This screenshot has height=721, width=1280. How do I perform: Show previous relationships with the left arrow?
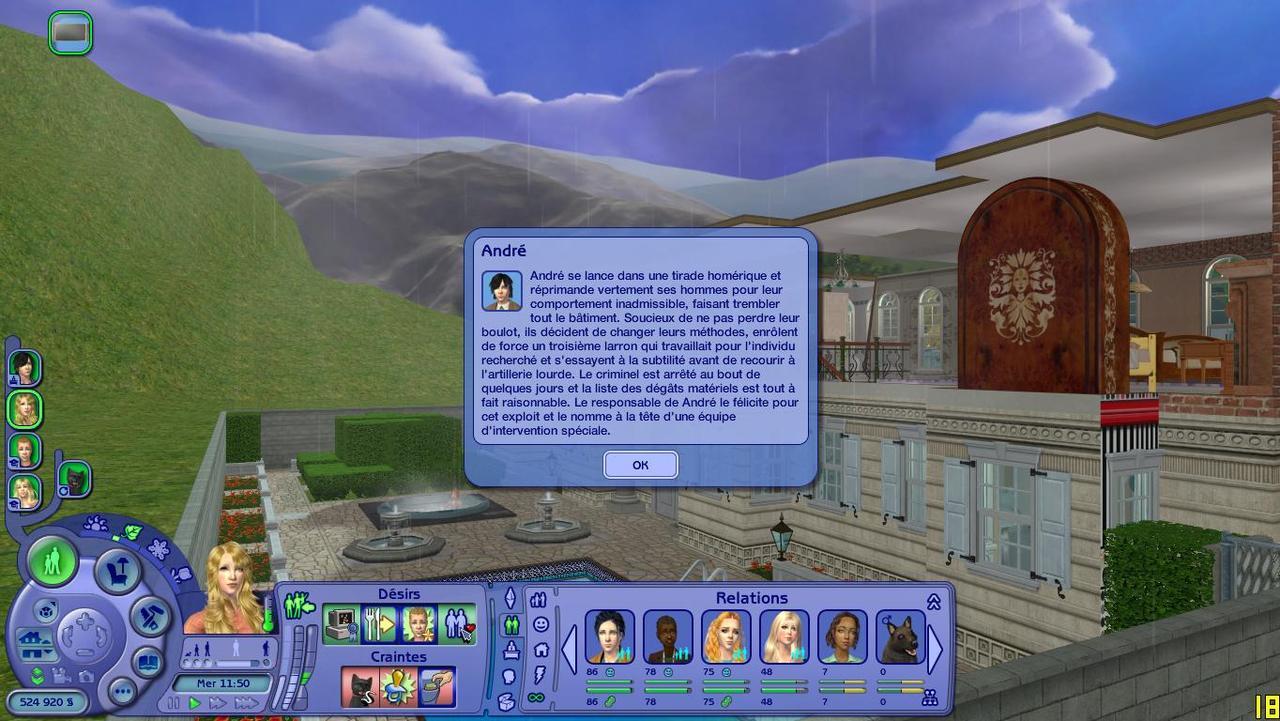tap(569, 650)
